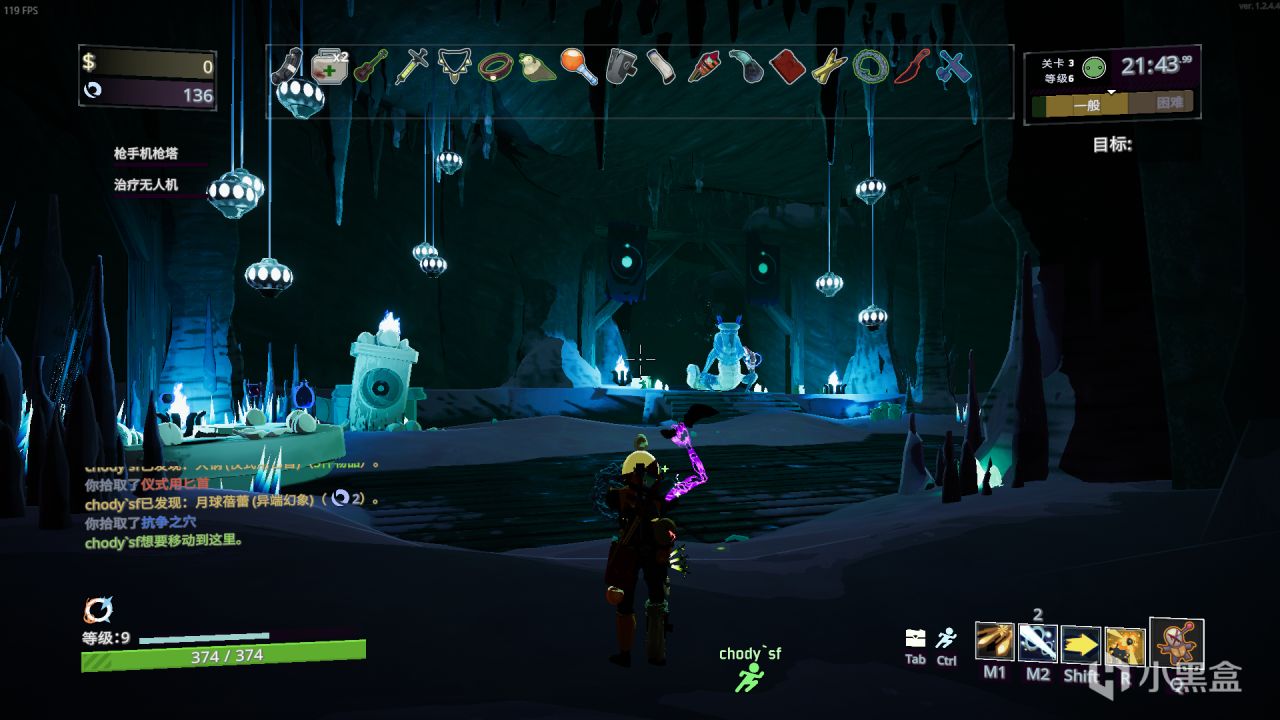Select the bundle of fireworks item

[704, 67]
